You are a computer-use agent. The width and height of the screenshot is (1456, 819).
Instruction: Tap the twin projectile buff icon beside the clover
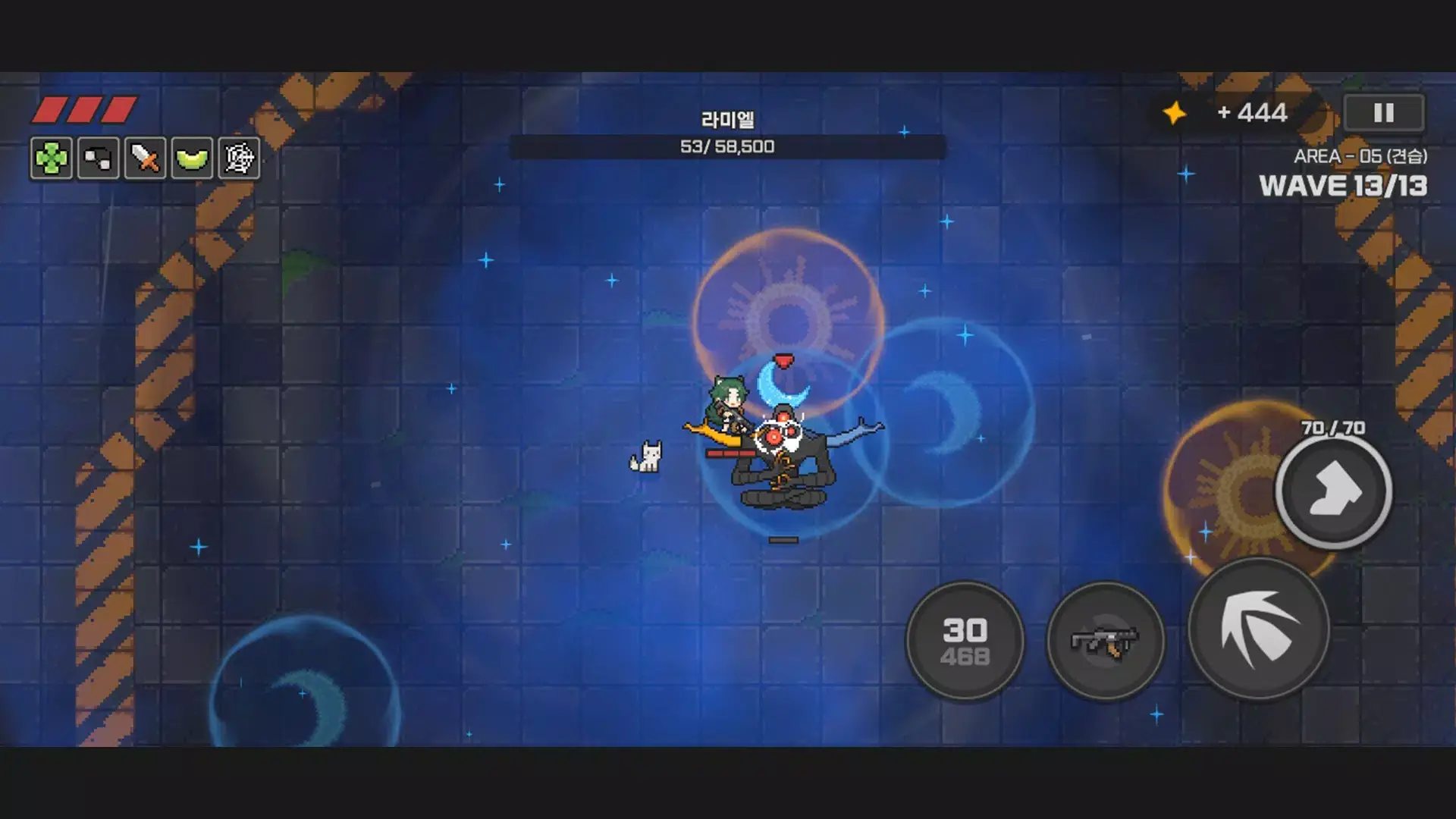tap(97, 158)
